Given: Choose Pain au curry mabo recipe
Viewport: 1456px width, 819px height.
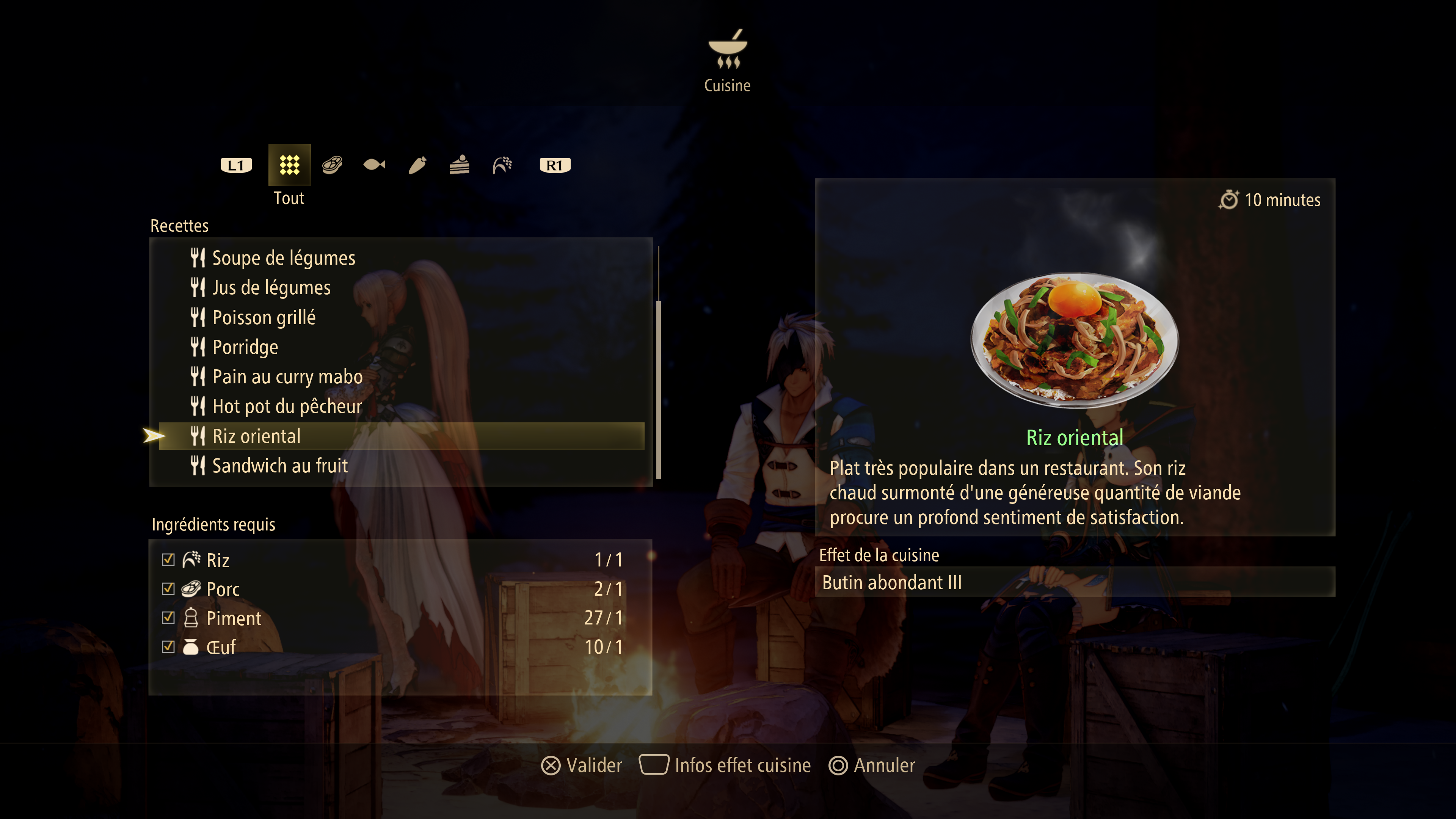Looking at the screenshot, I should click(287, 377).
